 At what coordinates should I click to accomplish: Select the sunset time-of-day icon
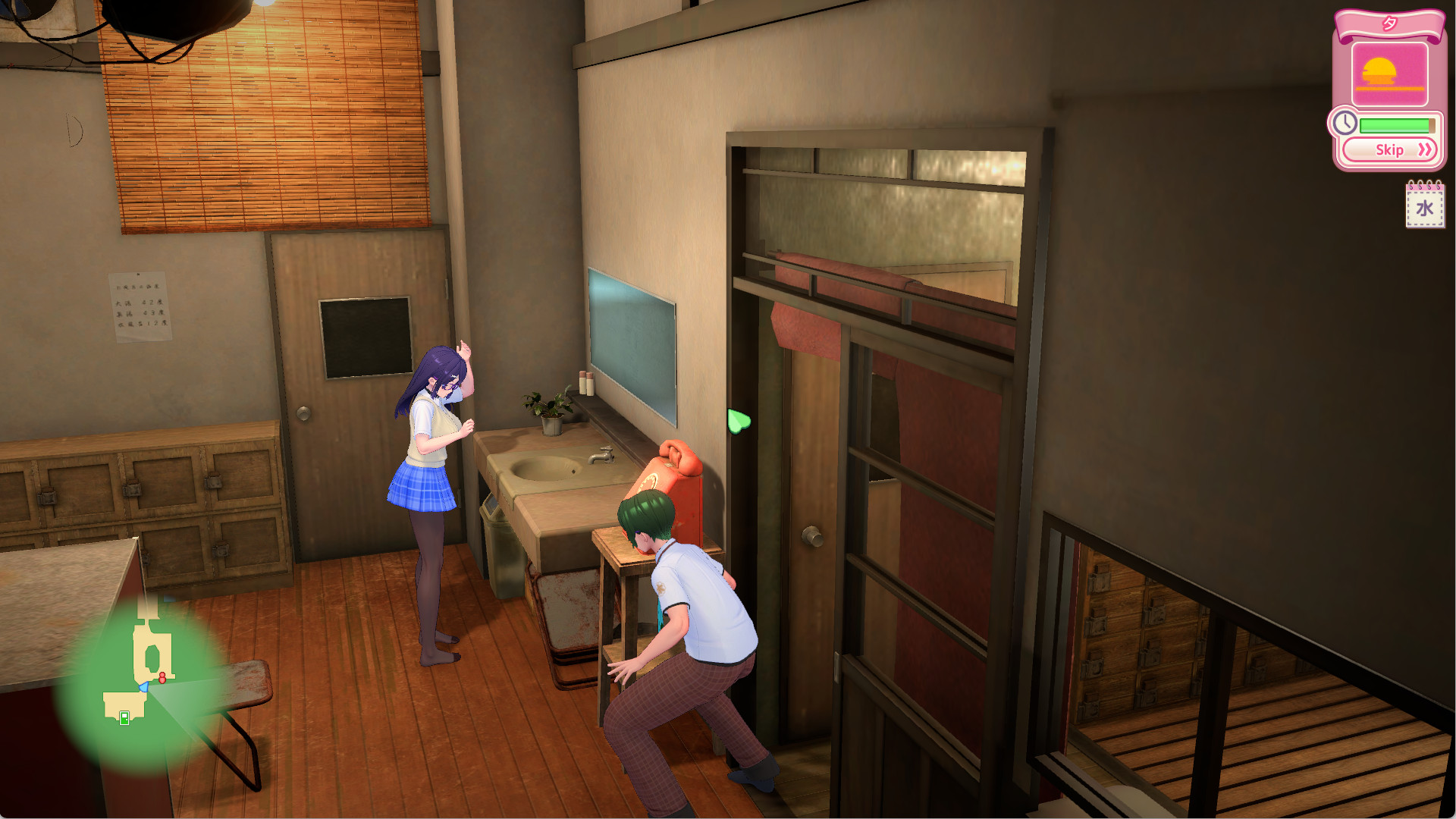coord(1389,74)
